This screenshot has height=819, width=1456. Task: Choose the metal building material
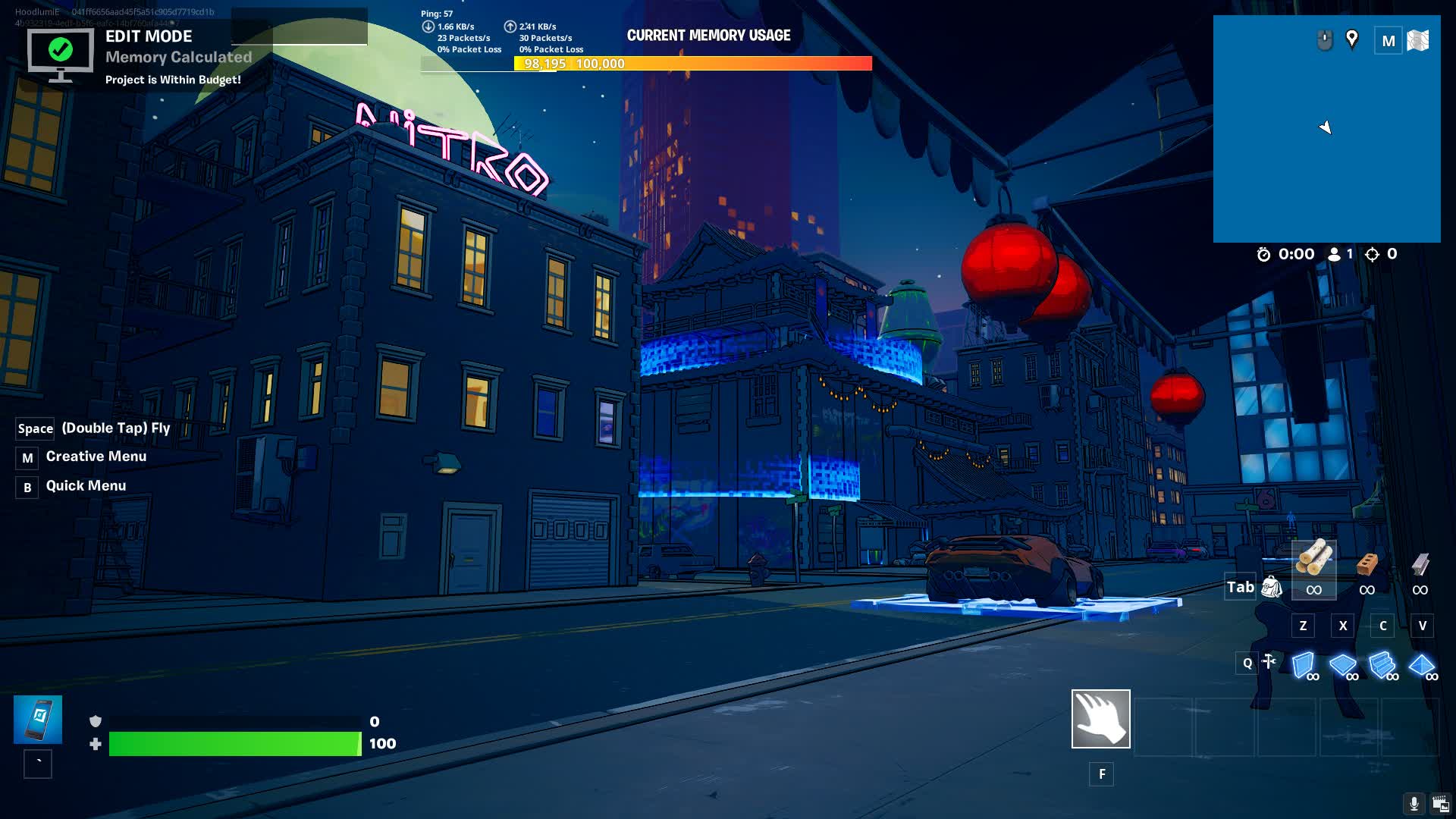click(x=1420, y=565)
